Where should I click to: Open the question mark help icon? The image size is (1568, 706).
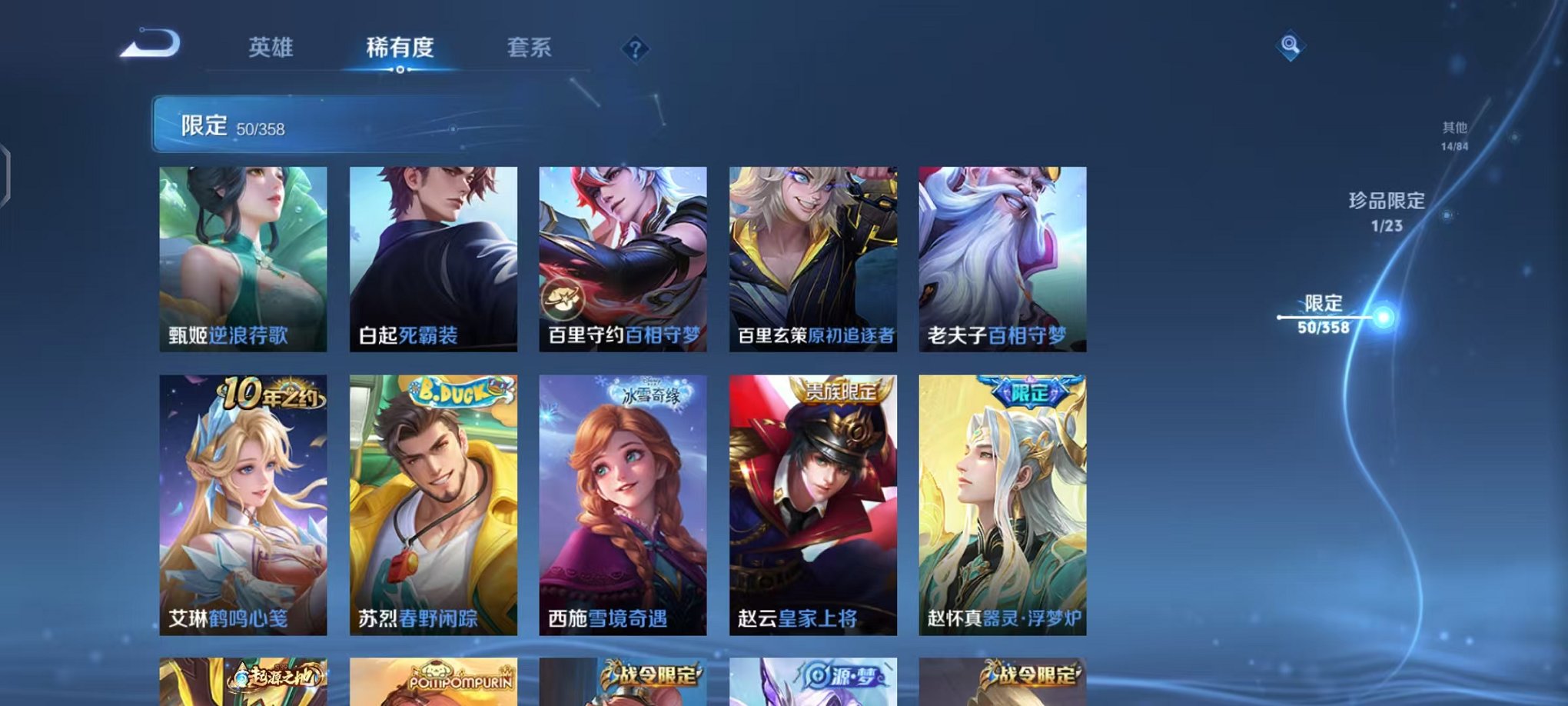click(x=634, y=49)
